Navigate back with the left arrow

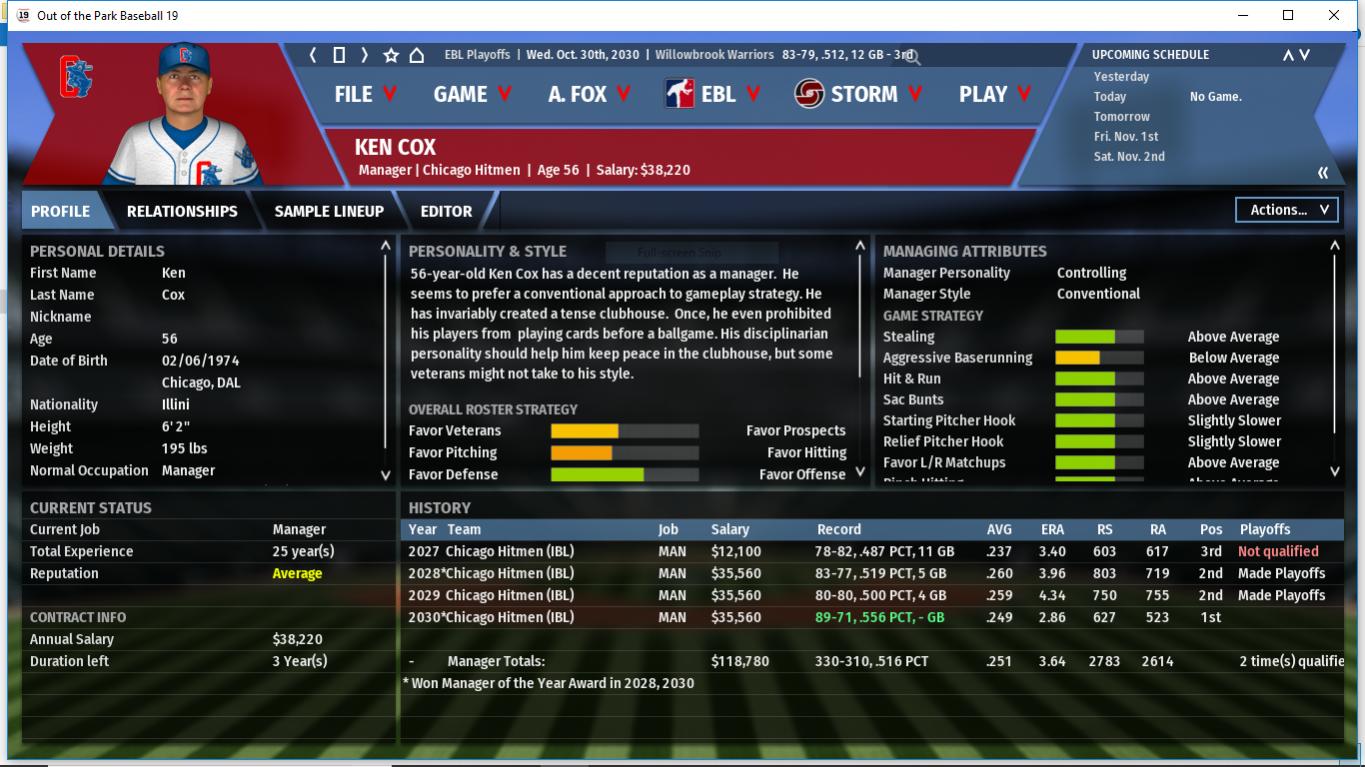coord(313,55)
